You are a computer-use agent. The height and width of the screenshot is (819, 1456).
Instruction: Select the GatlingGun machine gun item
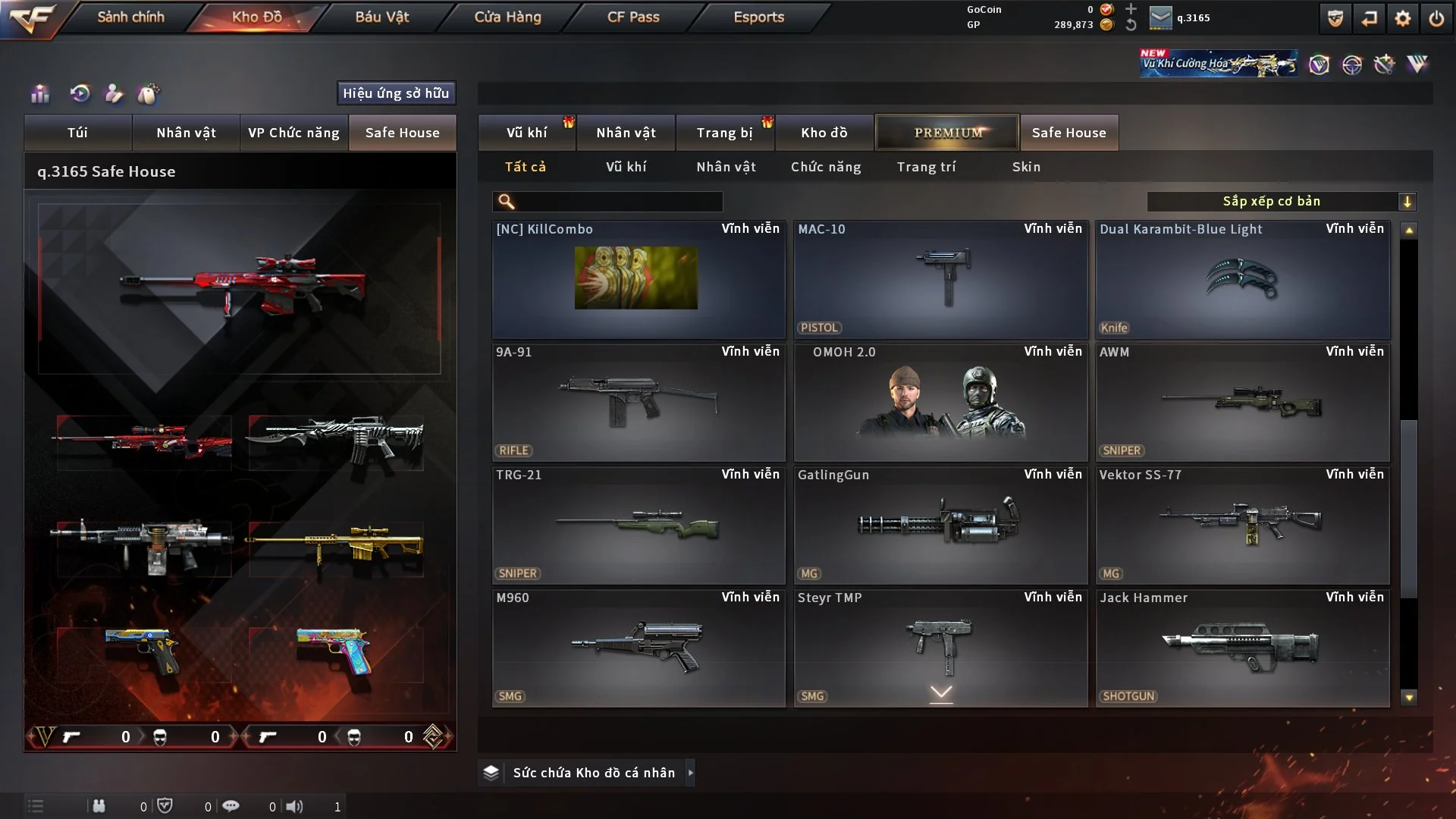940,525
